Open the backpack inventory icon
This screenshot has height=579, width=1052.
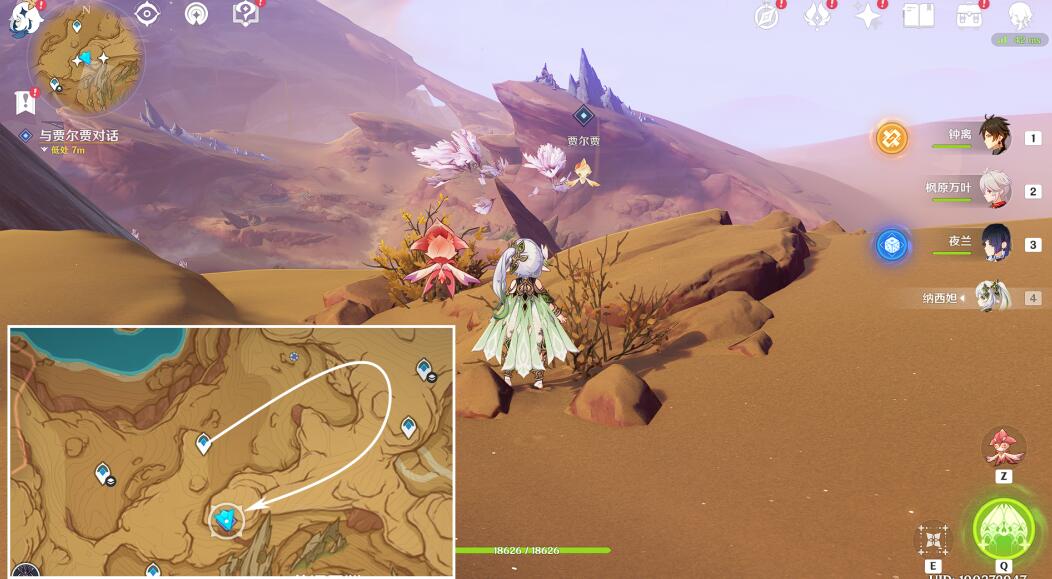point(969,16)
